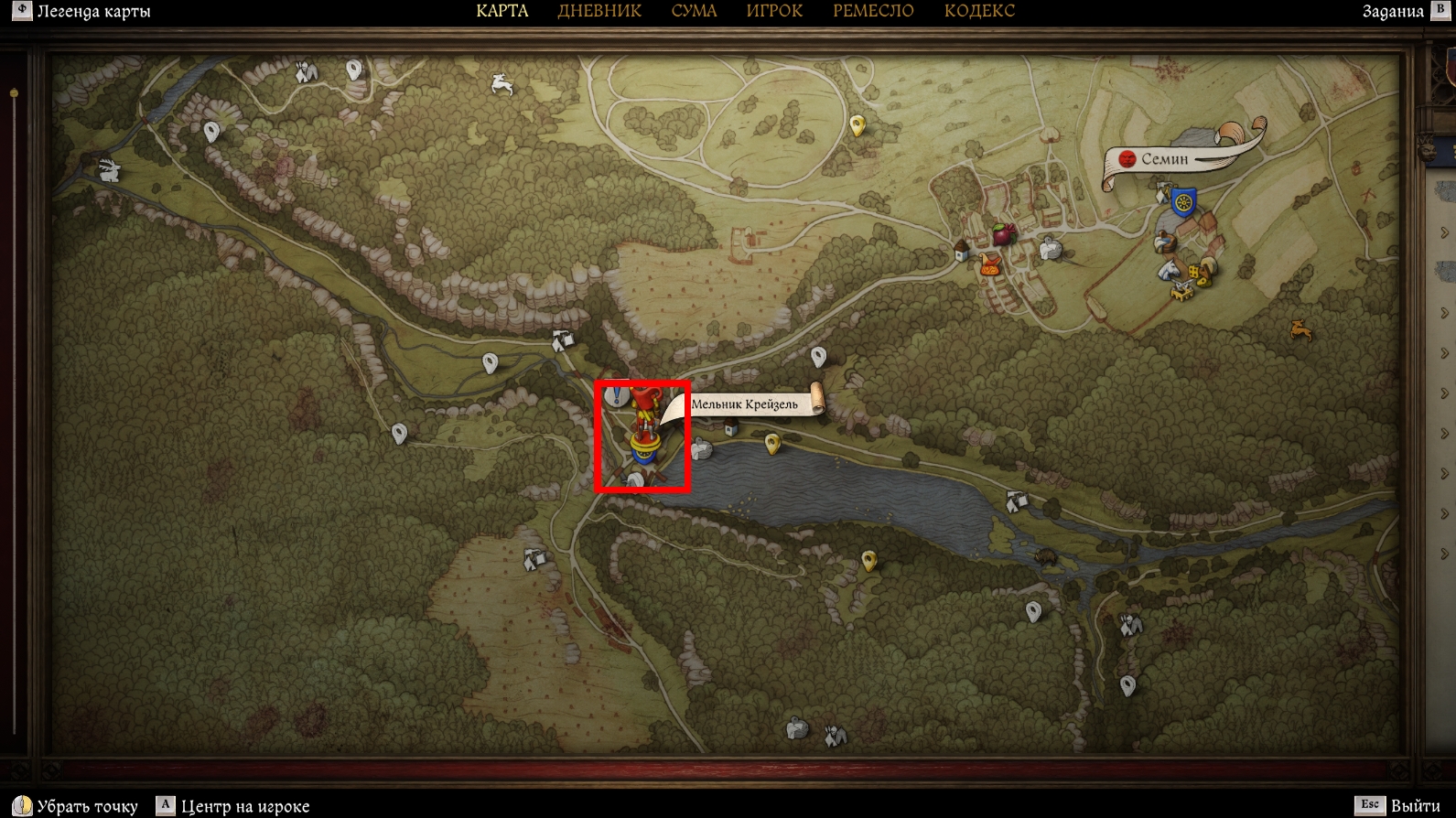Switch to the ДНЕВНИК tab
Screen dimensions: 1456x818
pyautogui.click(x=599, y=11)
